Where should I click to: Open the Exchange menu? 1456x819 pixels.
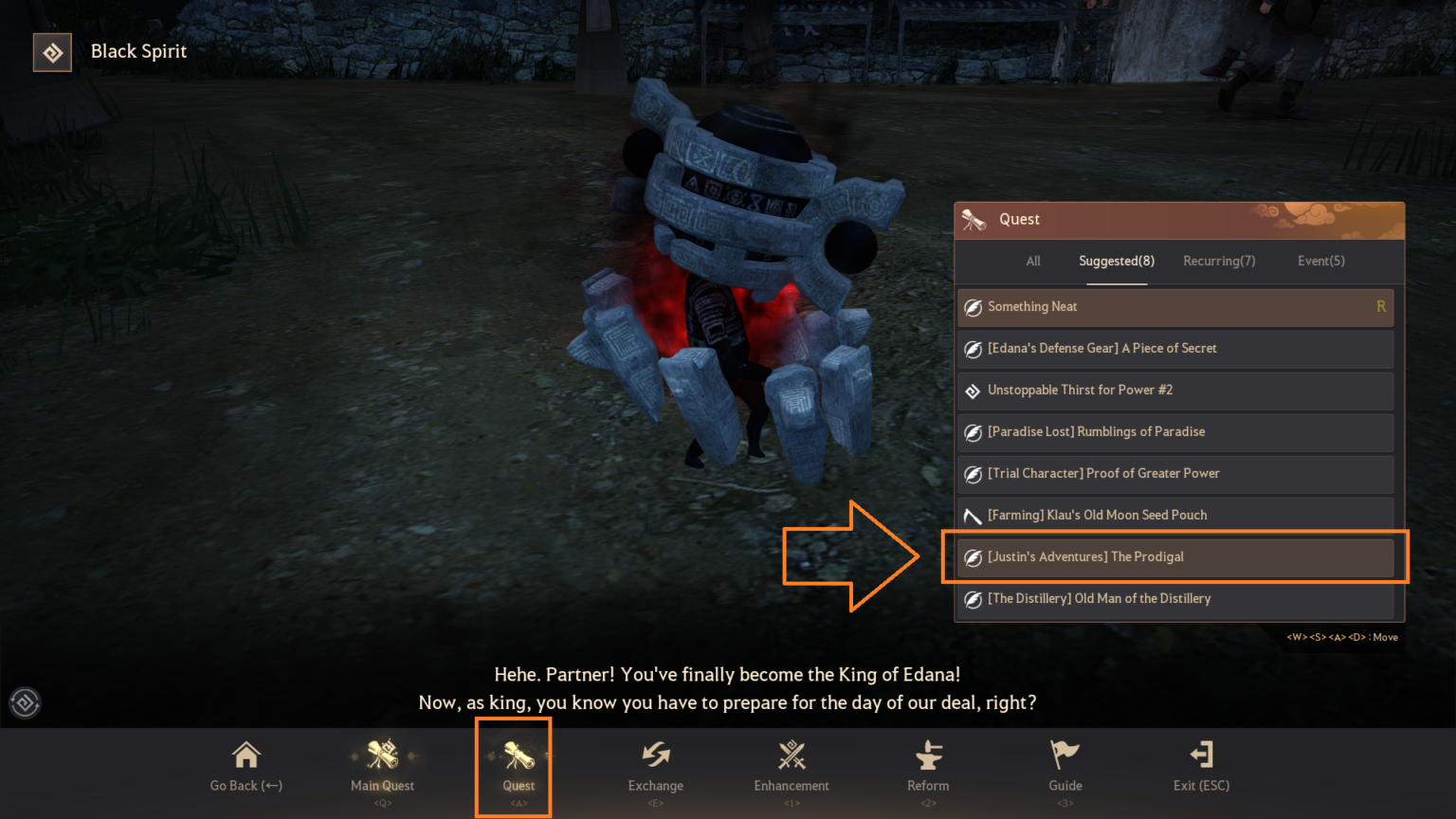[x=655, y=768]
